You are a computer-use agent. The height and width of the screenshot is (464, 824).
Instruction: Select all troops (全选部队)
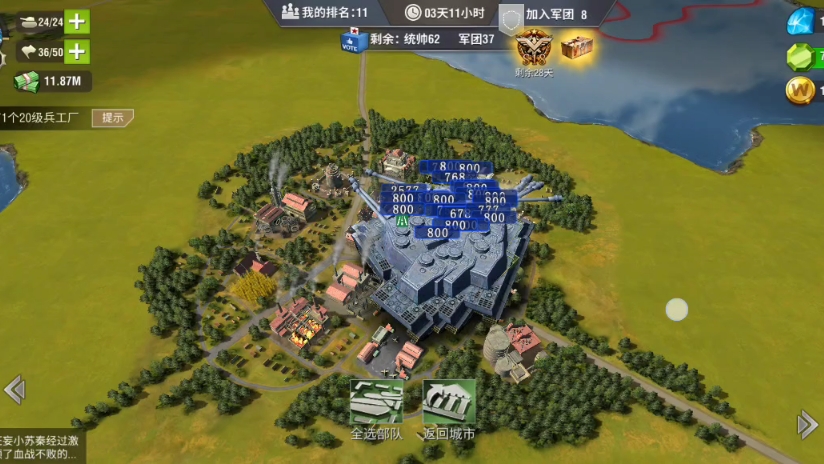point(376,410)
